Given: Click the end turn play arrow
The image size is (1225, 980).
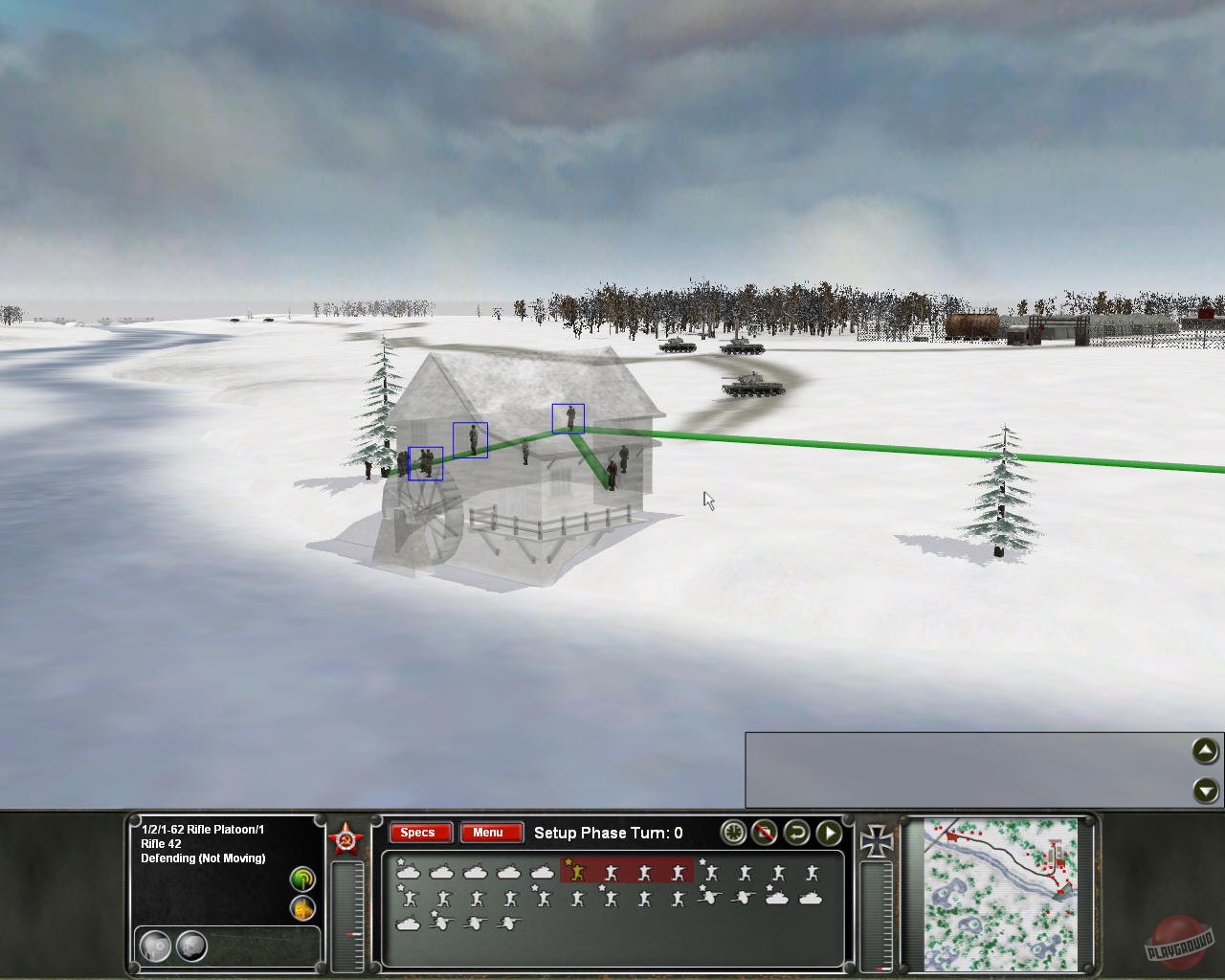Looking at the screenshot, I should point(829,833).
